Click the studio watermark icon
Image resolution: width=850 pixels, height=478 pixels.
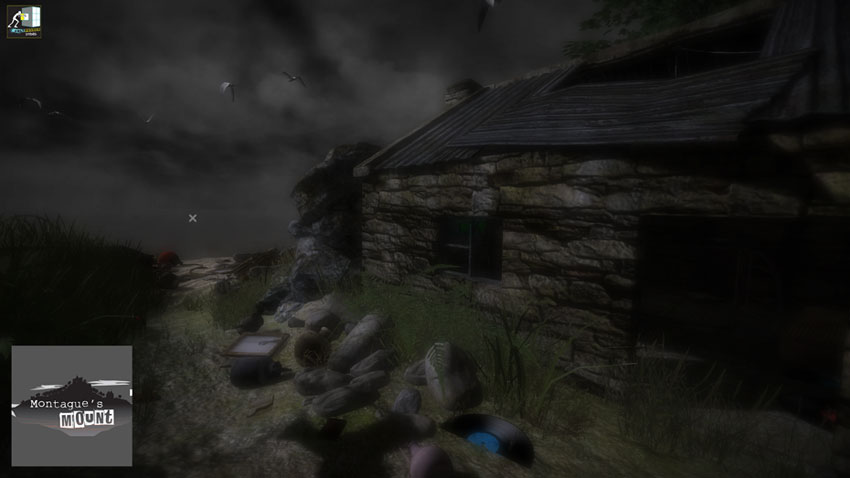pos(26,21)
